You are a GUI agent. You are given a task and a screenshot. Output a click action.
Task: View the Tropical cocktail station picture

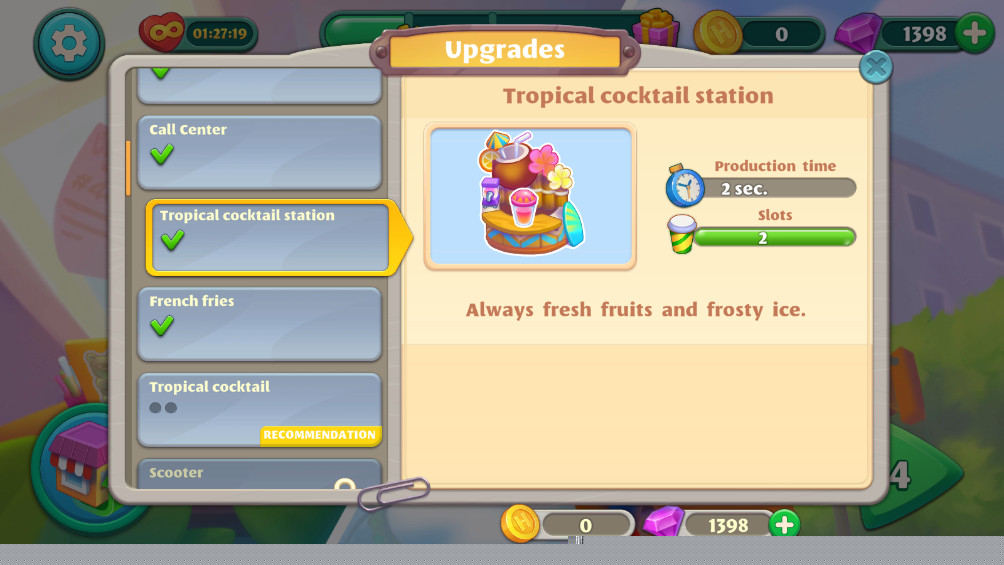click(x=530, y=197)
